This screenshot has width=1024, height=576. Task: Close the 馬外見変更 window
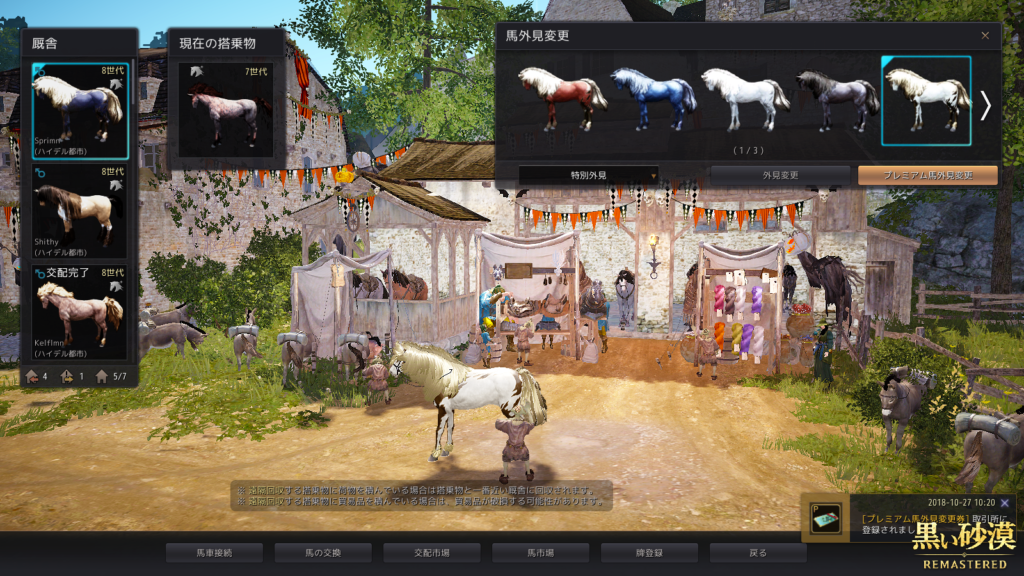[x=985, y=36]
